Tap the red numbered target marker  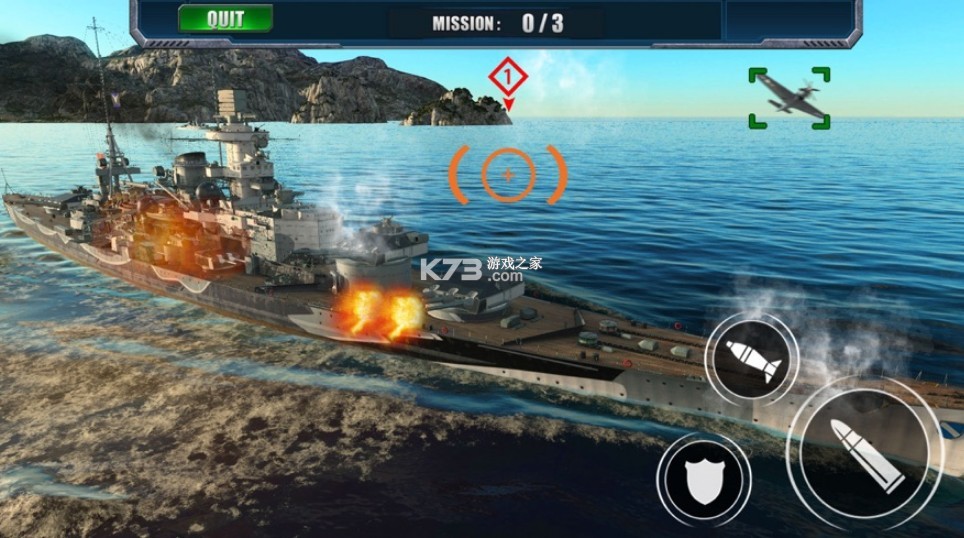[508, 77]
